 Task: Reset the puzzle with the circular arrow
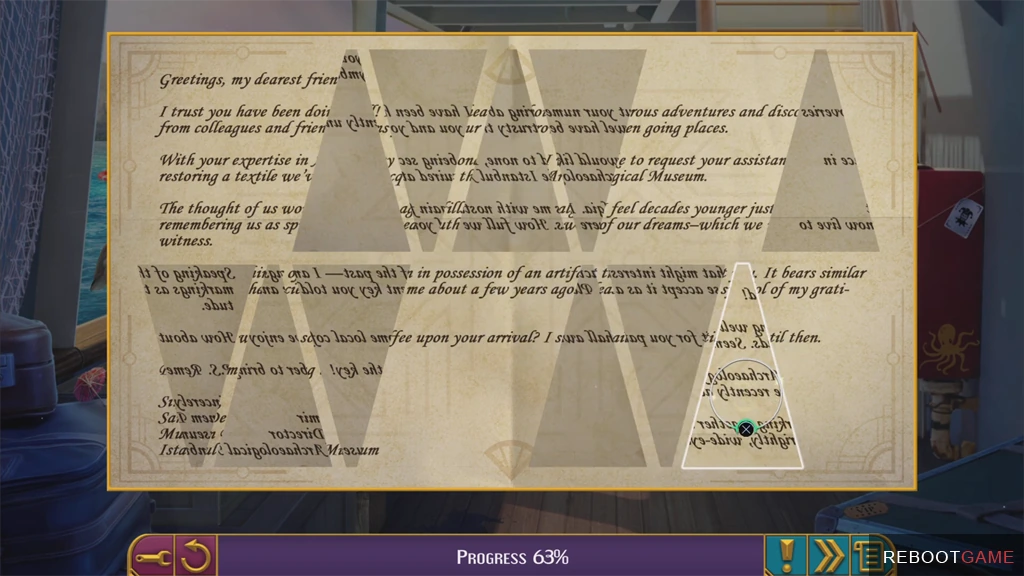pyautogui.click(x=197, y=555)
